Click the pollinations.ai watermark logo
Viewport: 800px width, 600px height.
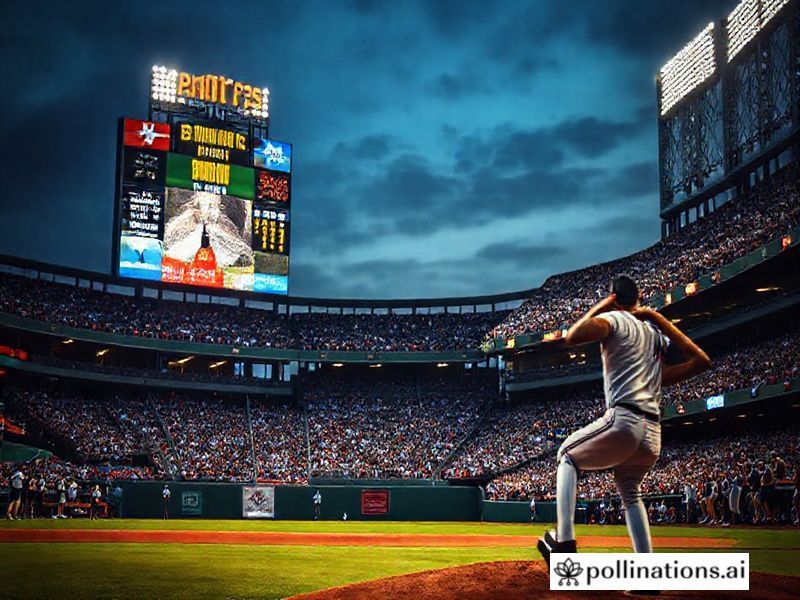coord(648,571)
